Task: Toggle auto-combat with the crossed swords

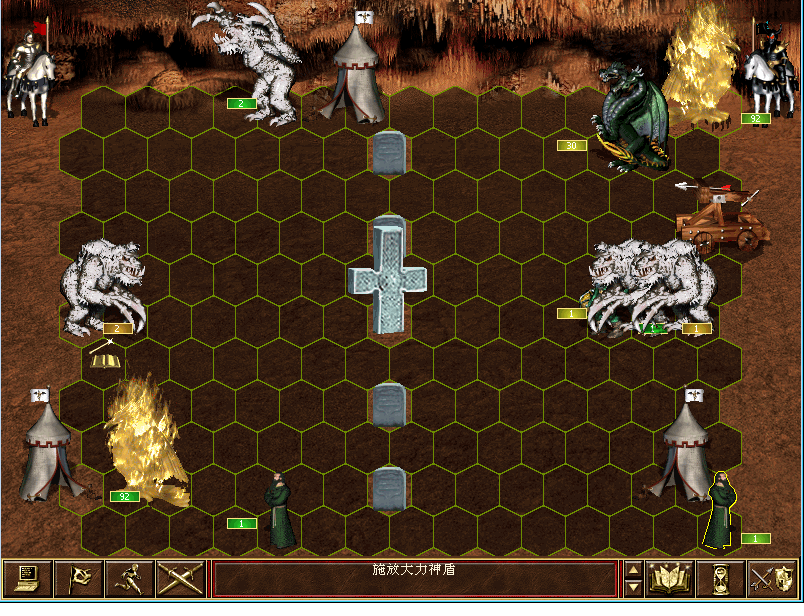Action: [180, 579]
